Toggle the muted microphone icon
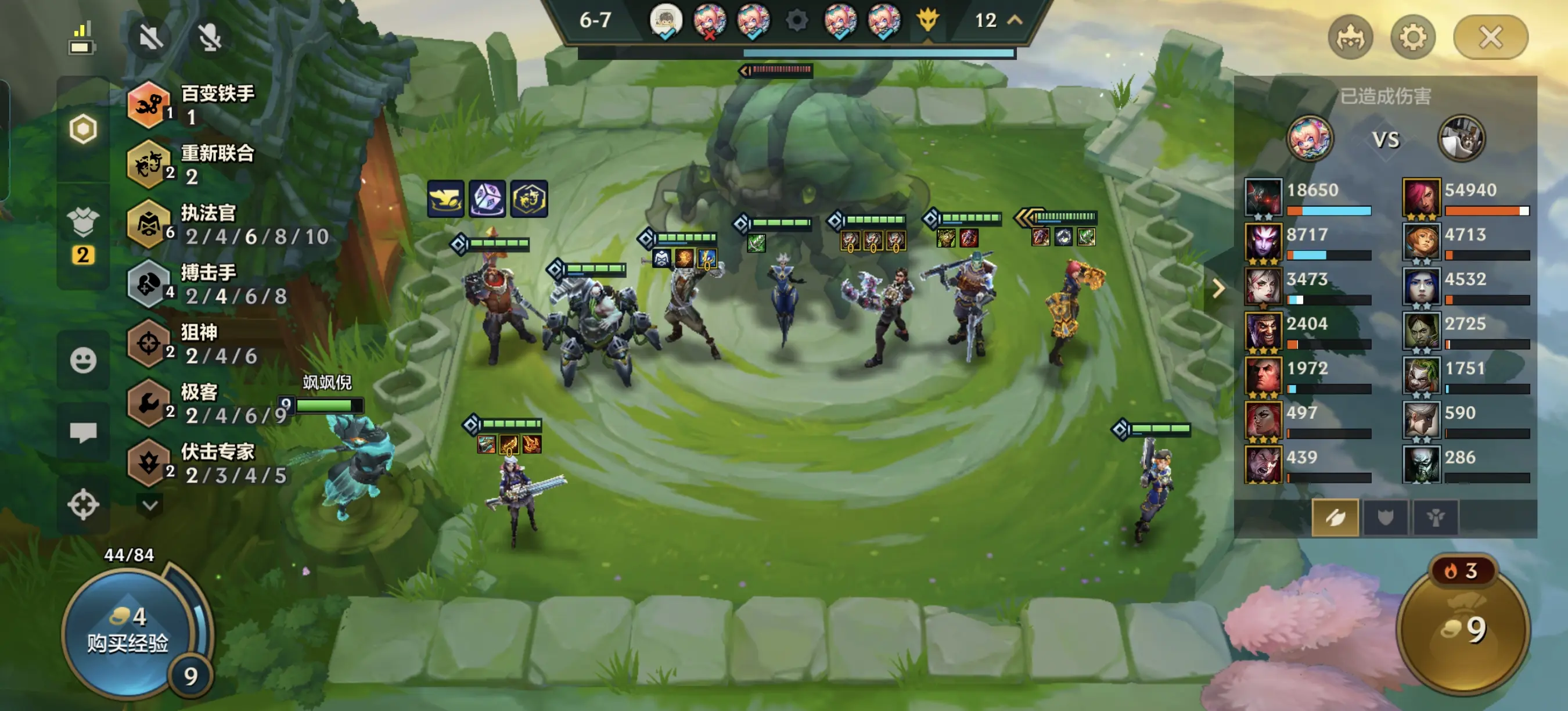 coord(210,38)
